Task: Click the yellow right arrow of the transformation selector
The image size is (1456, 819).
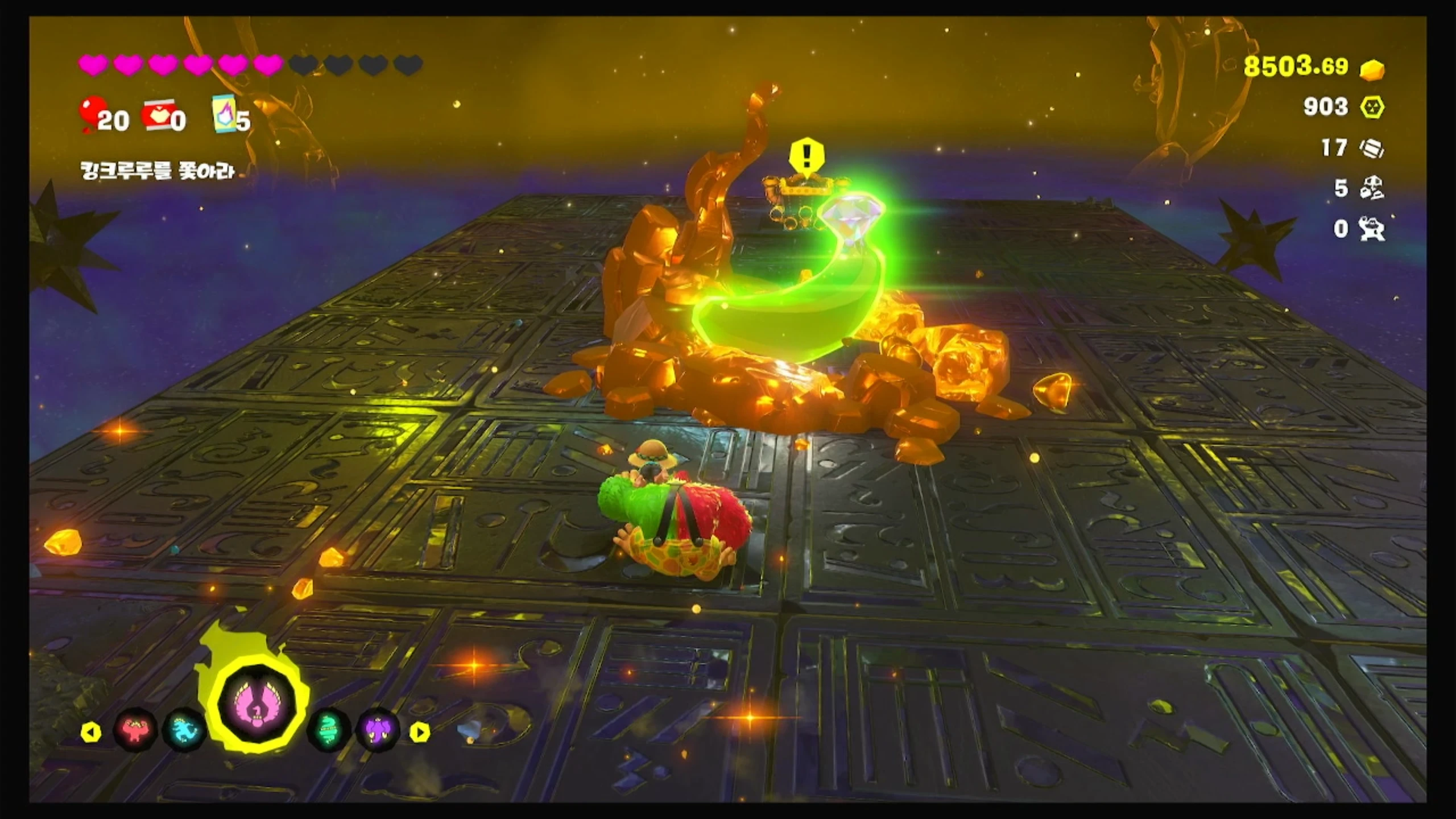Action: pyautogui.click(x=420, y=732)
